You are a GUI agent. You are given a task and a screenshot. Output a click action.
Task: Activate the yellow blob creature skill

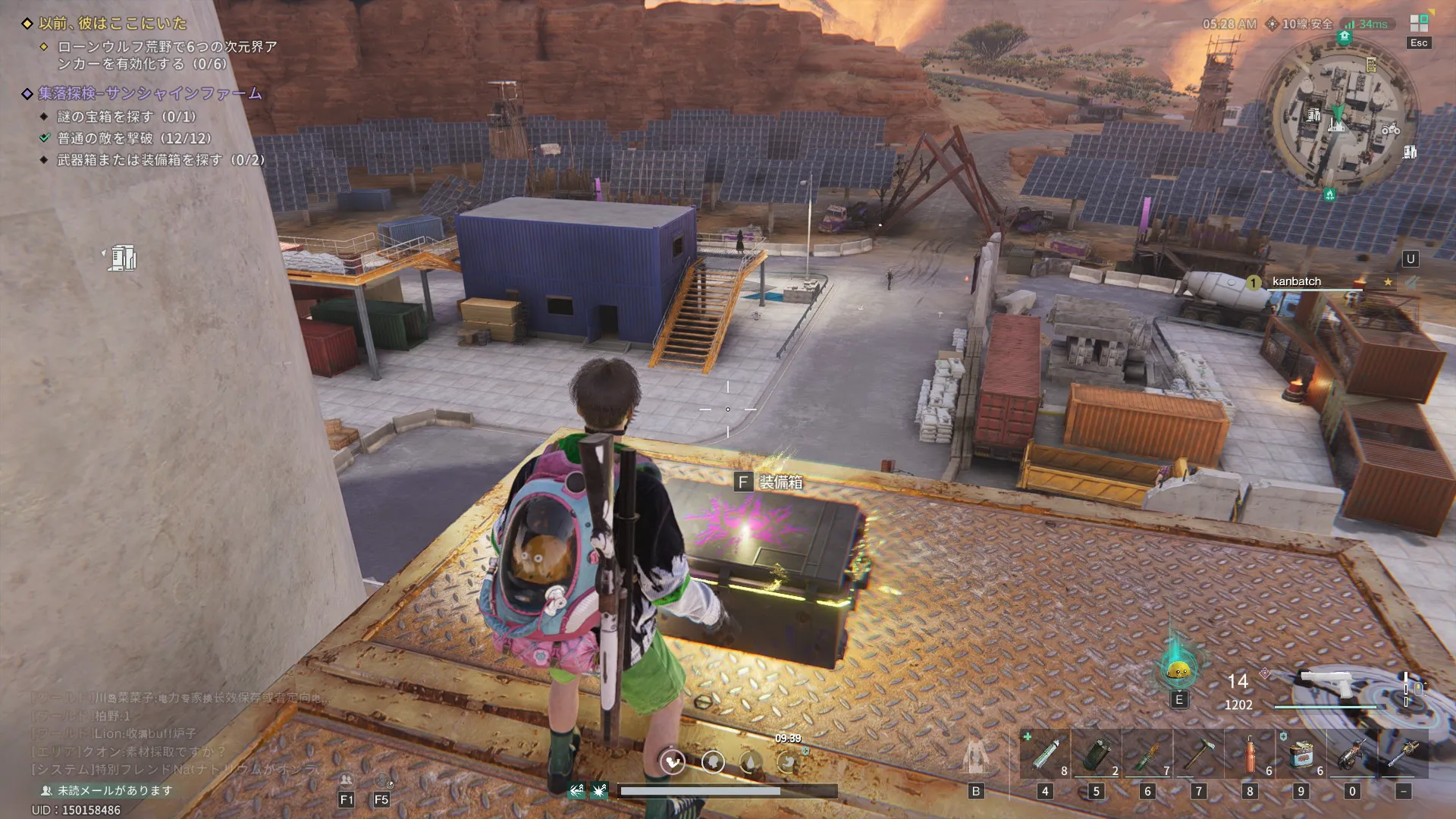point(1178,670)
